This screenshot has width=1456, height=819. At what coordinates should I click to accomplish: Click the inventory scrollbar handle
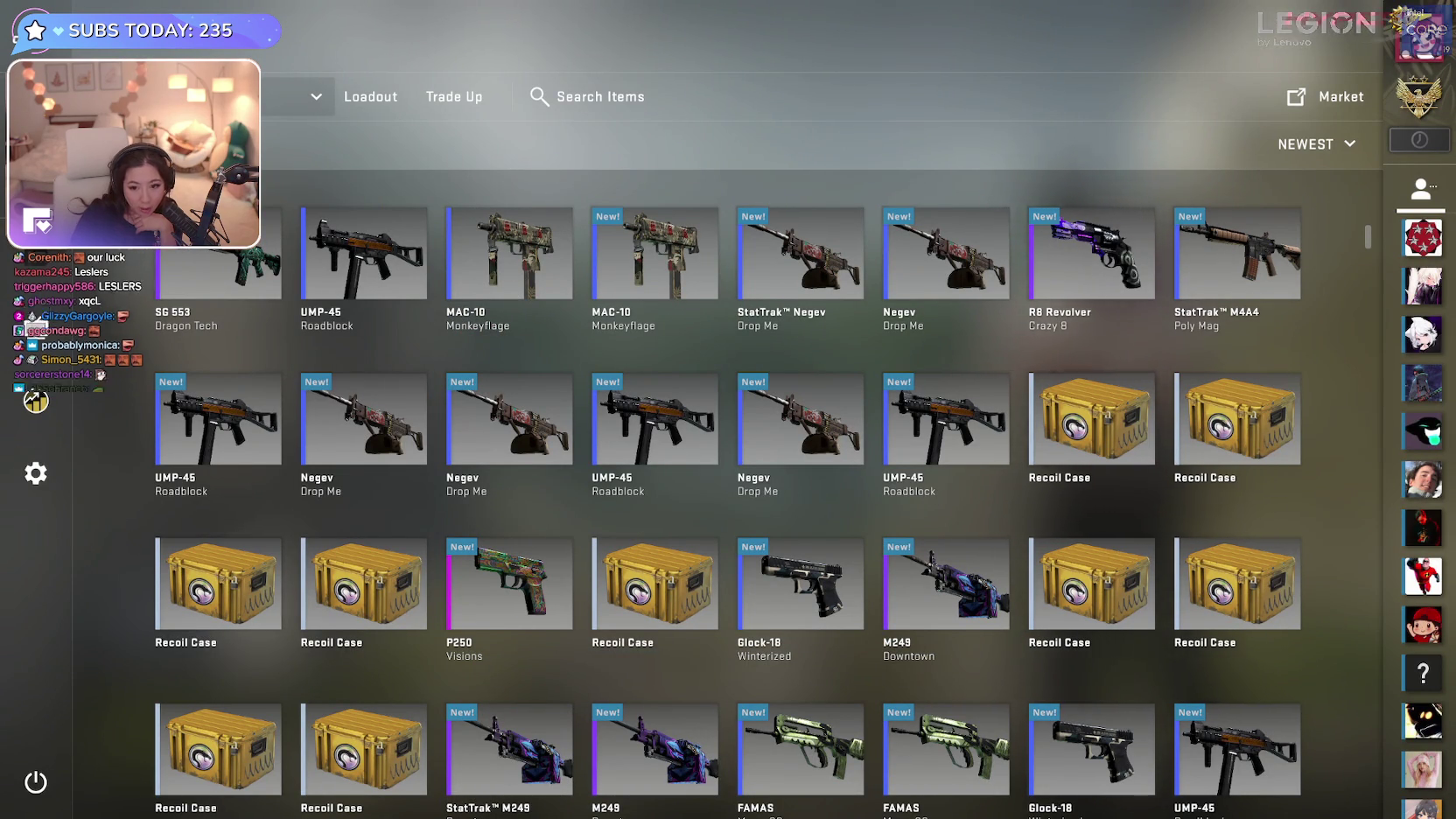(1368, 236)
